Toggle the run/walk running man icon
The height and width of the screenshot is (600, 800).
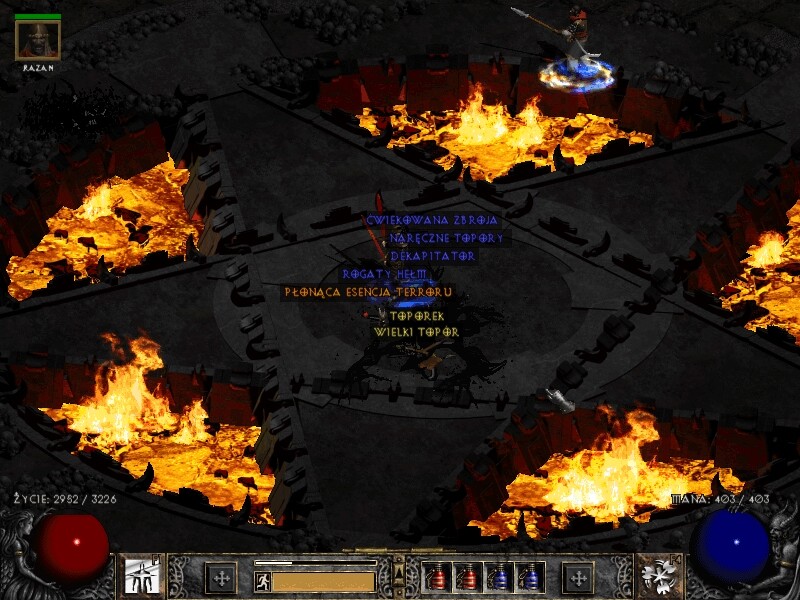click(263, 581)
